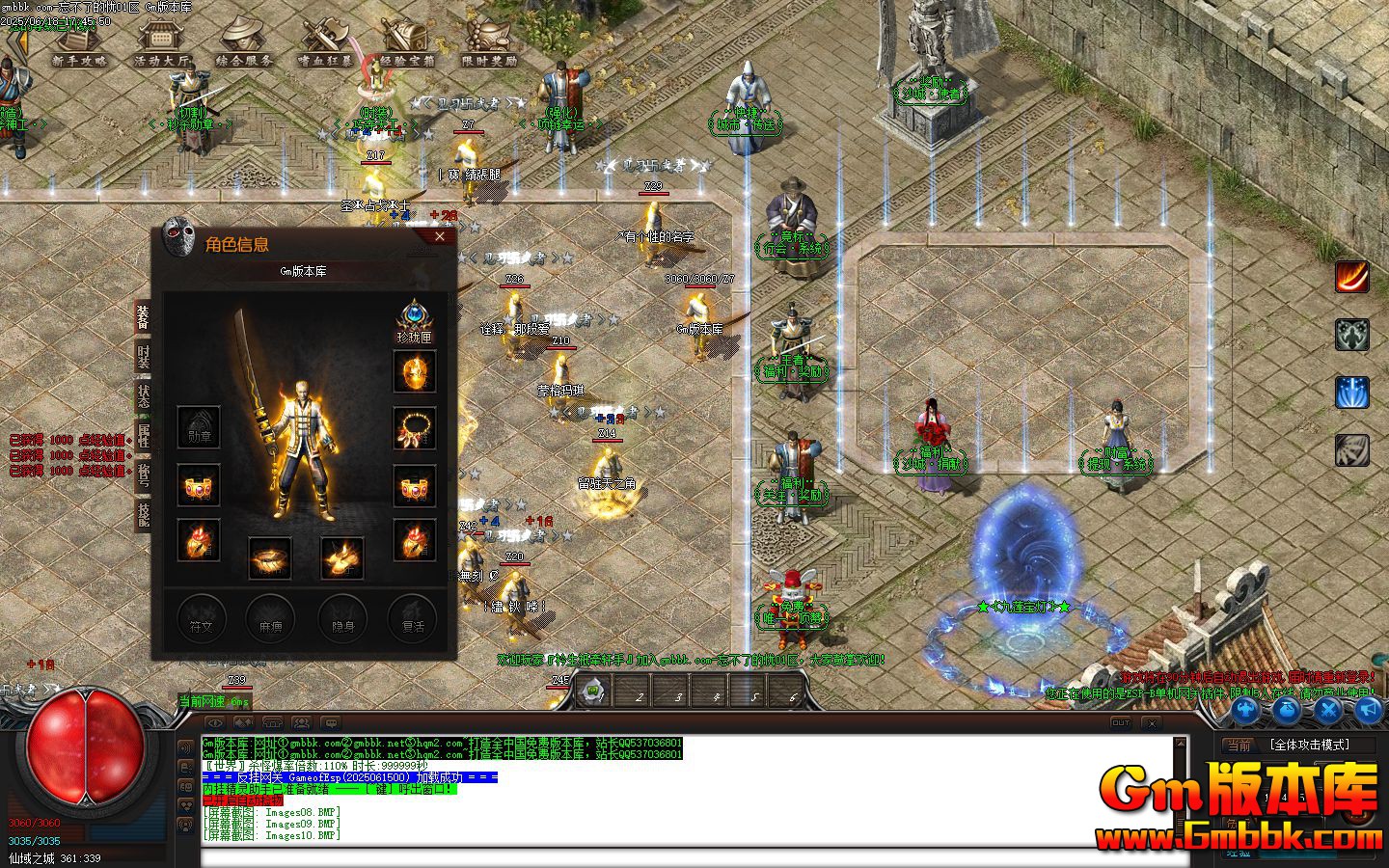Toggle the 全体攻击模式 attack mode
Image resolution: width=1389 pixels, height=868 pixels.
pyautogui.click(x=1309, y=745)
